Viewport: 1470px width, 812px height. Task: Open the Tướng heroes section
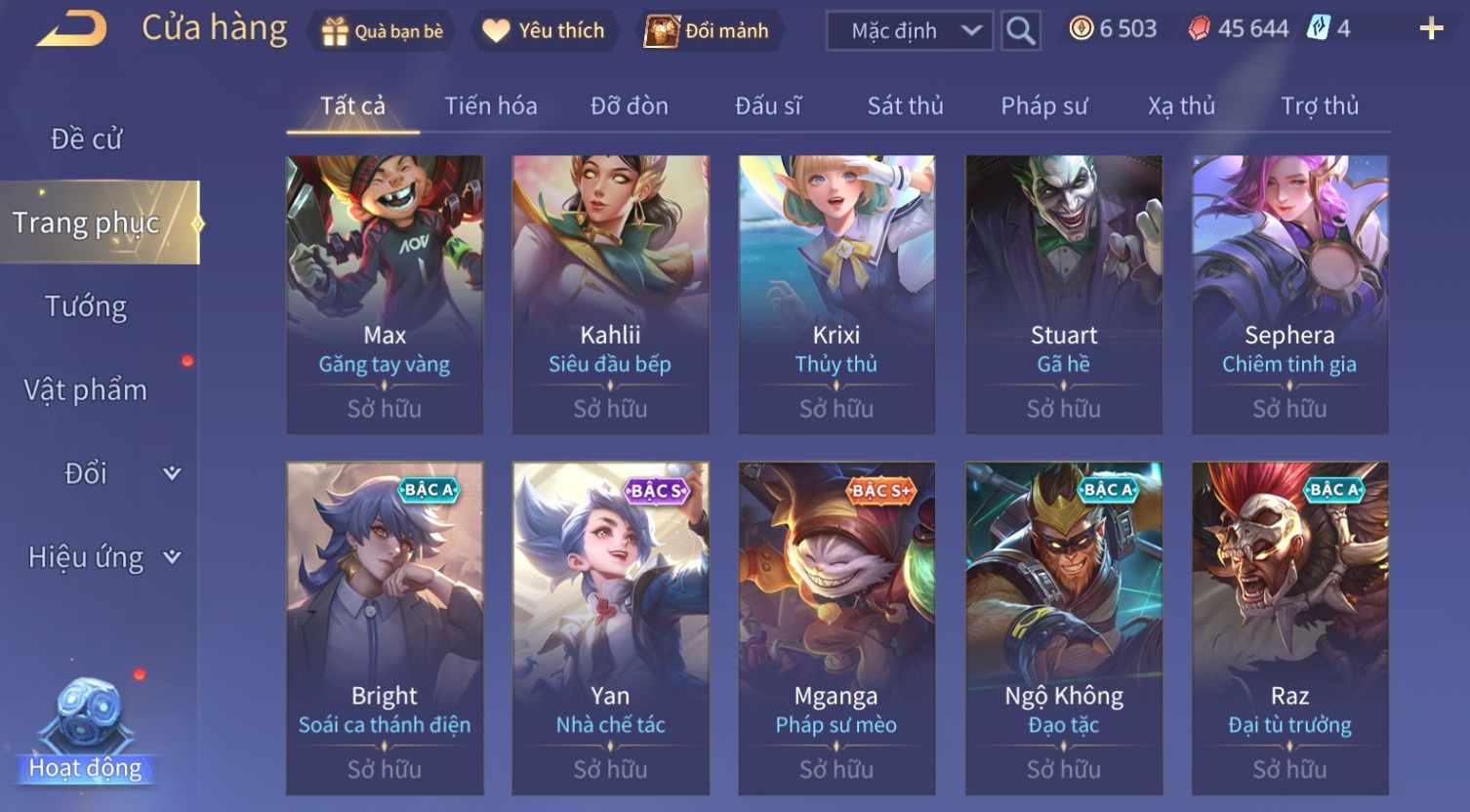tap(87, 307)
